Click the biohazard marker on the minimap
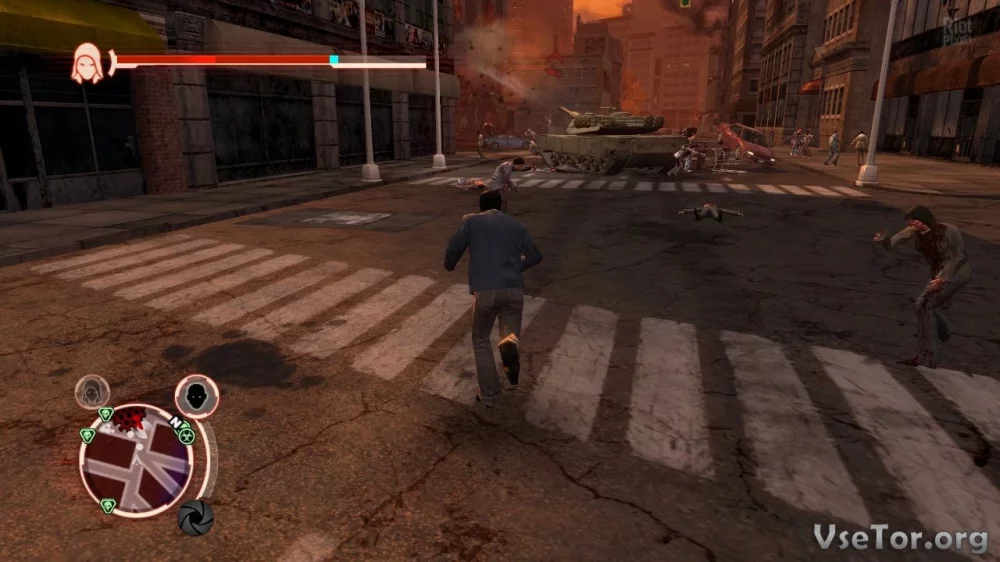 pos(186,436)
